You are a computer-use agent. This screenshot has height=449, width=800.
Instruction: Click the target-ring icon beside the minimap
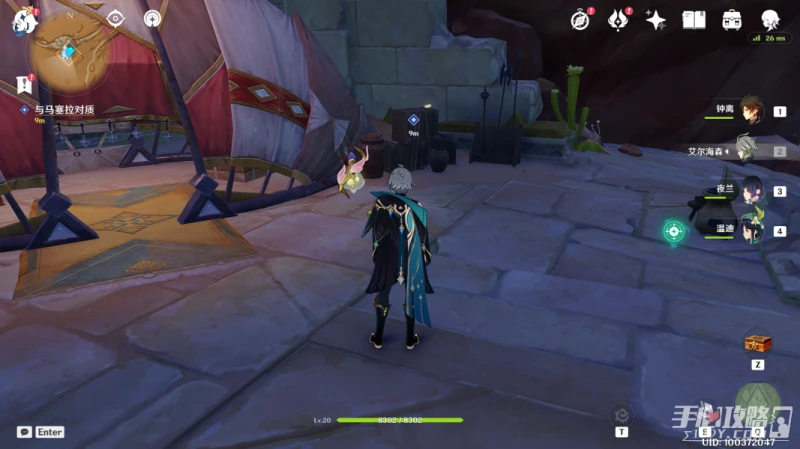[x=115, y=18]
